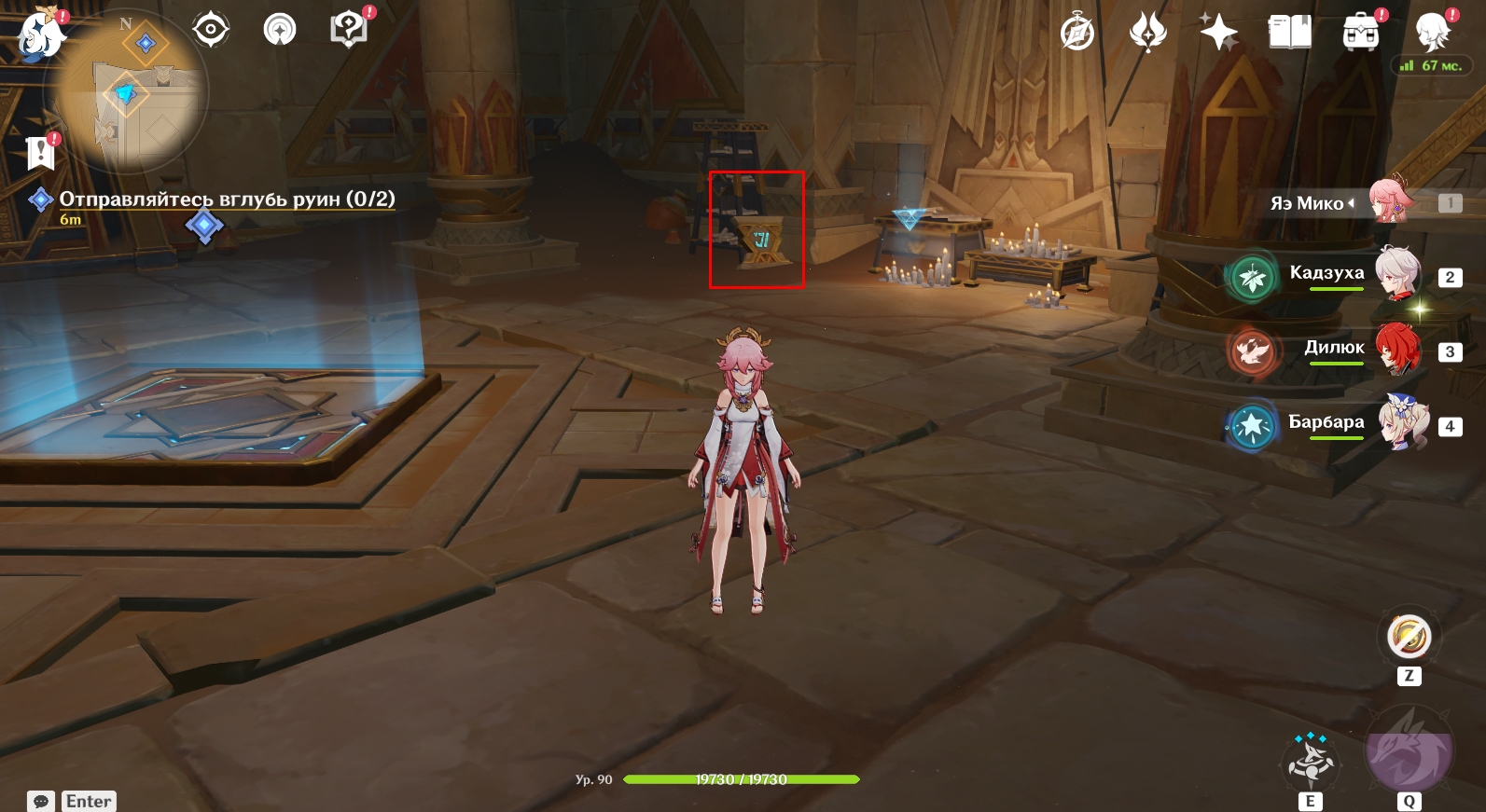Switch to party member Барбара
This screenshot has height=812, width=1486.
point(1402,423)
